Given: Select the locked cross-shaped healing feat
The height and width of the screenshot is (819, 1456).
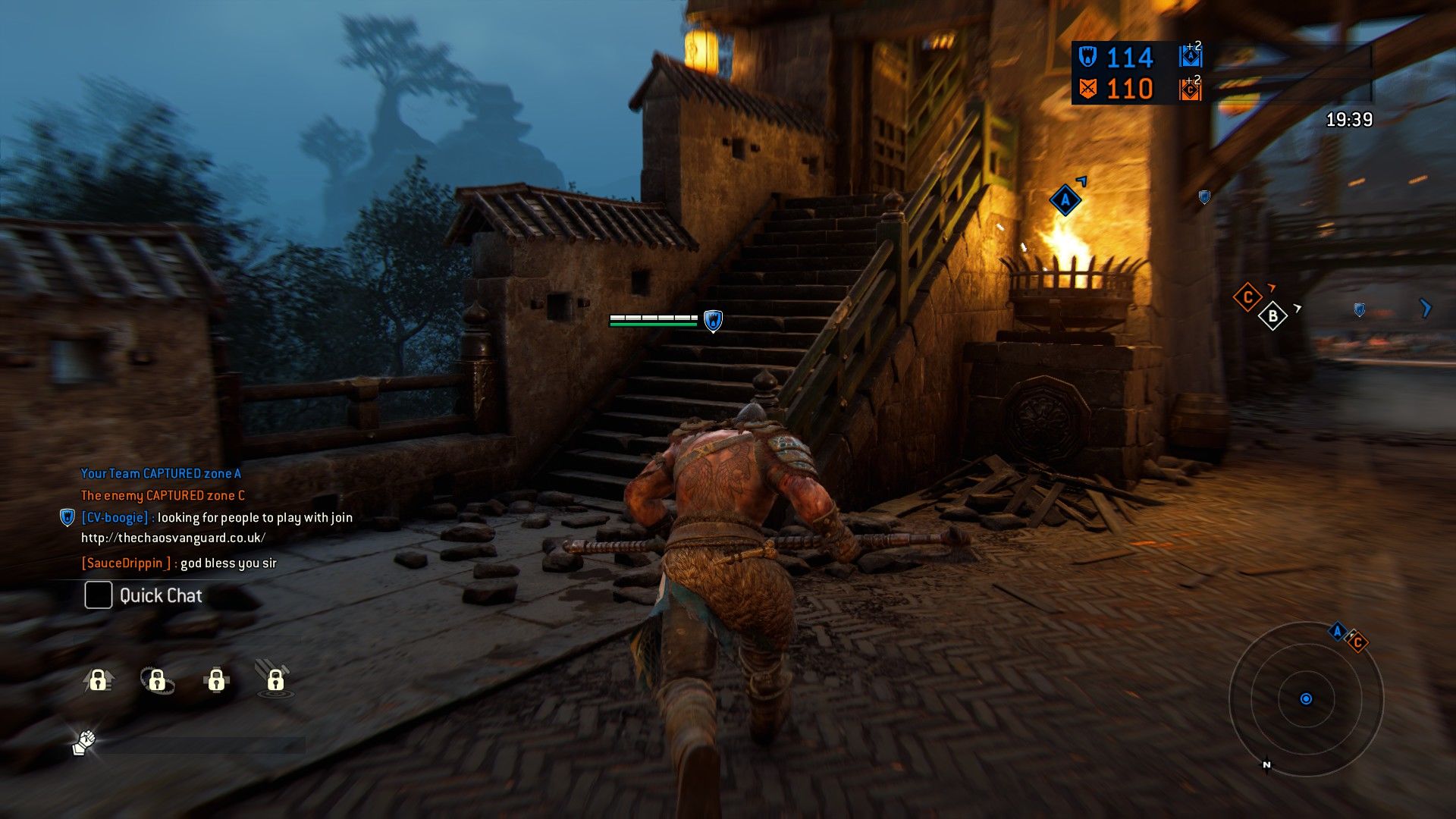Looking at the screenshot, I should click(x=216, y=679).
